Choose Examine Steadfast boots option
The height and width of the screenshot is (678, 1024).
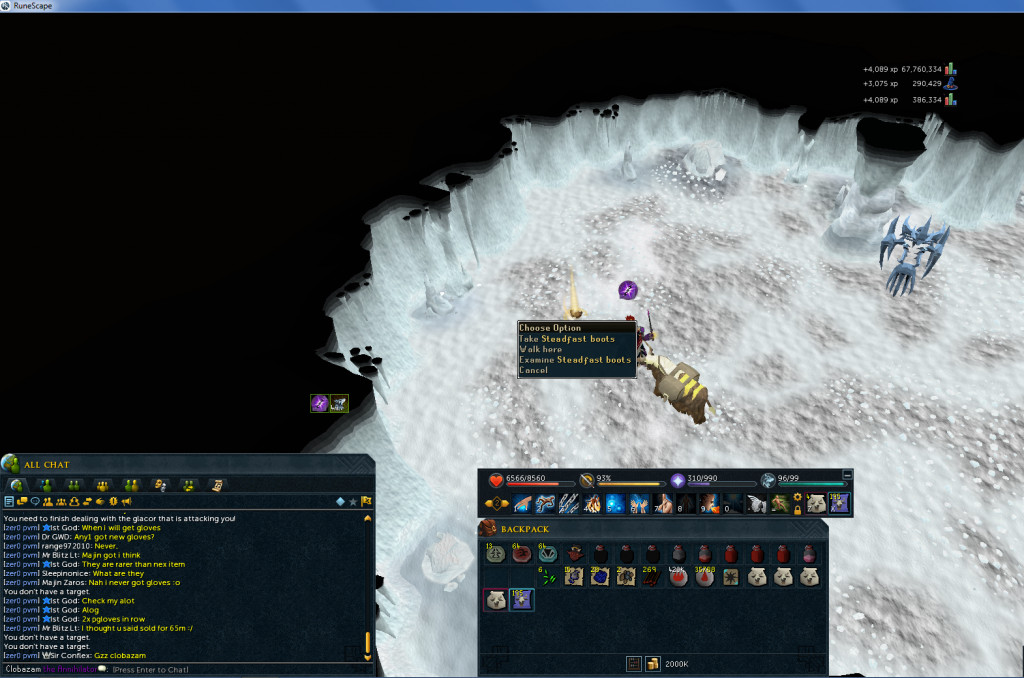coord(575,360)
